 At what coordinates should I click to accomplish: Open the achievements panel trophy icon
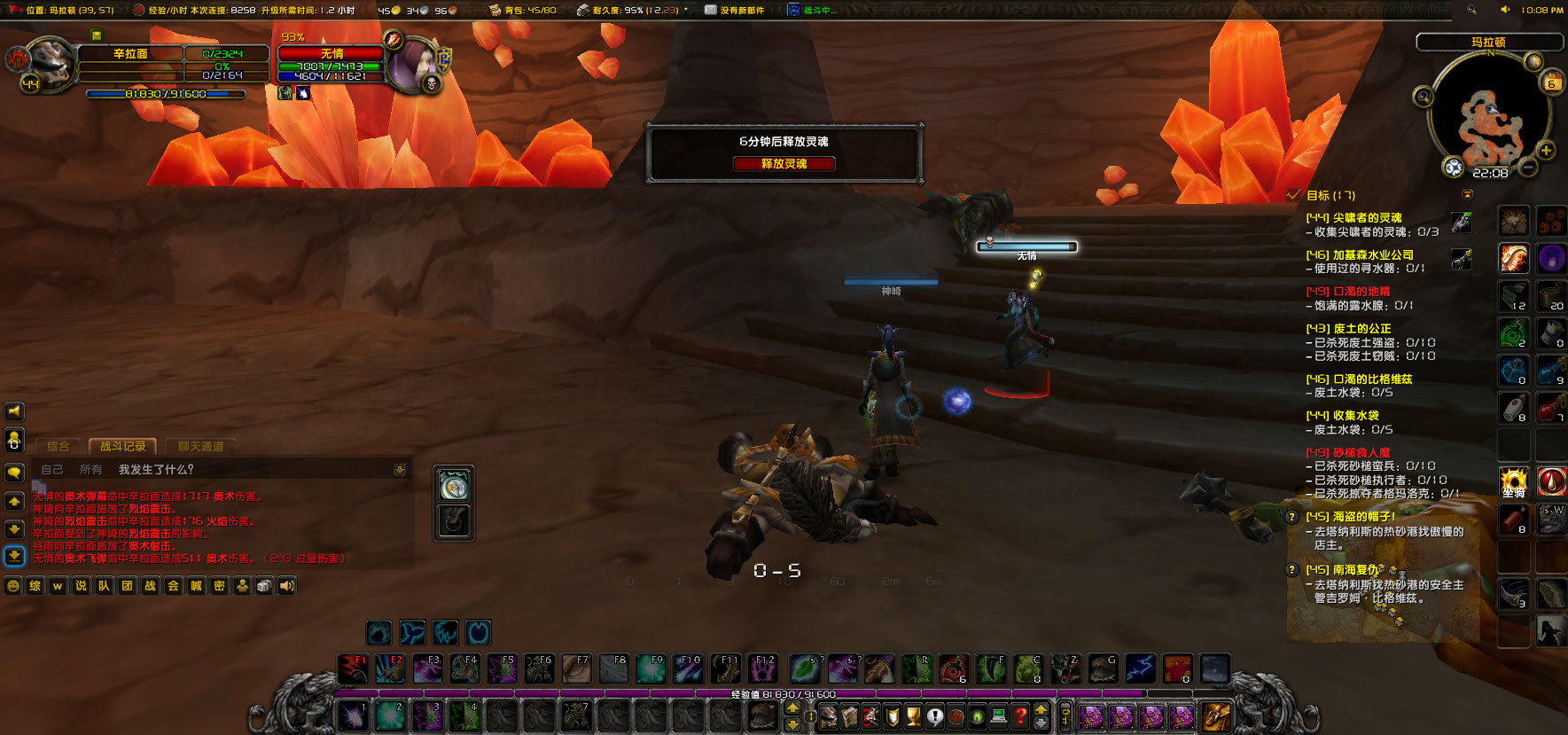point(912,716)
